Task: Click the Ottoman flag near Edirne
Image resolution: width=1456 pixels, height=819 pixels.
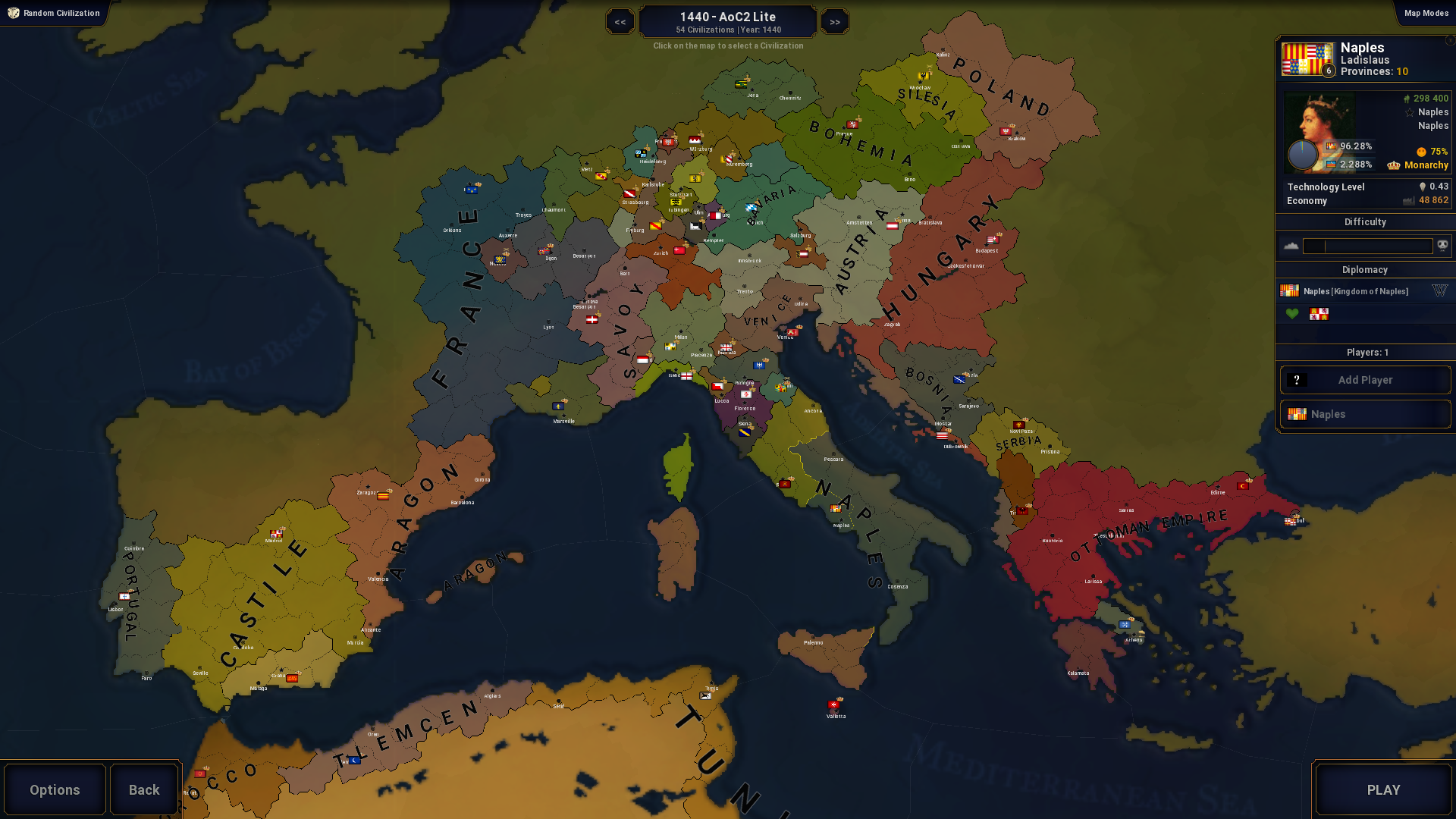Action: [1243, 486]
